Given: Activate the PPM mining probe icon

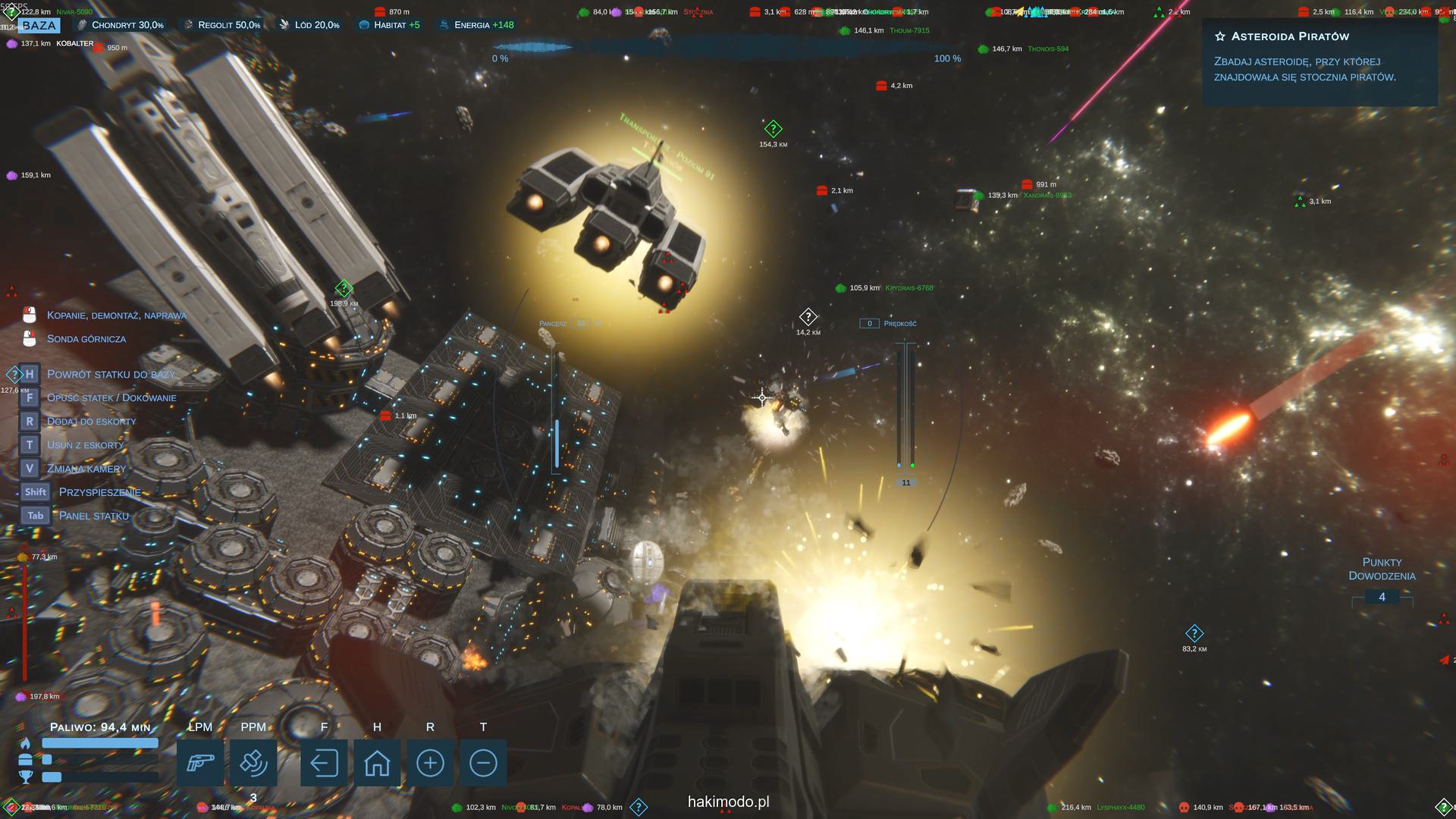Looking at the screenshot, I should [x=253, y=762].
